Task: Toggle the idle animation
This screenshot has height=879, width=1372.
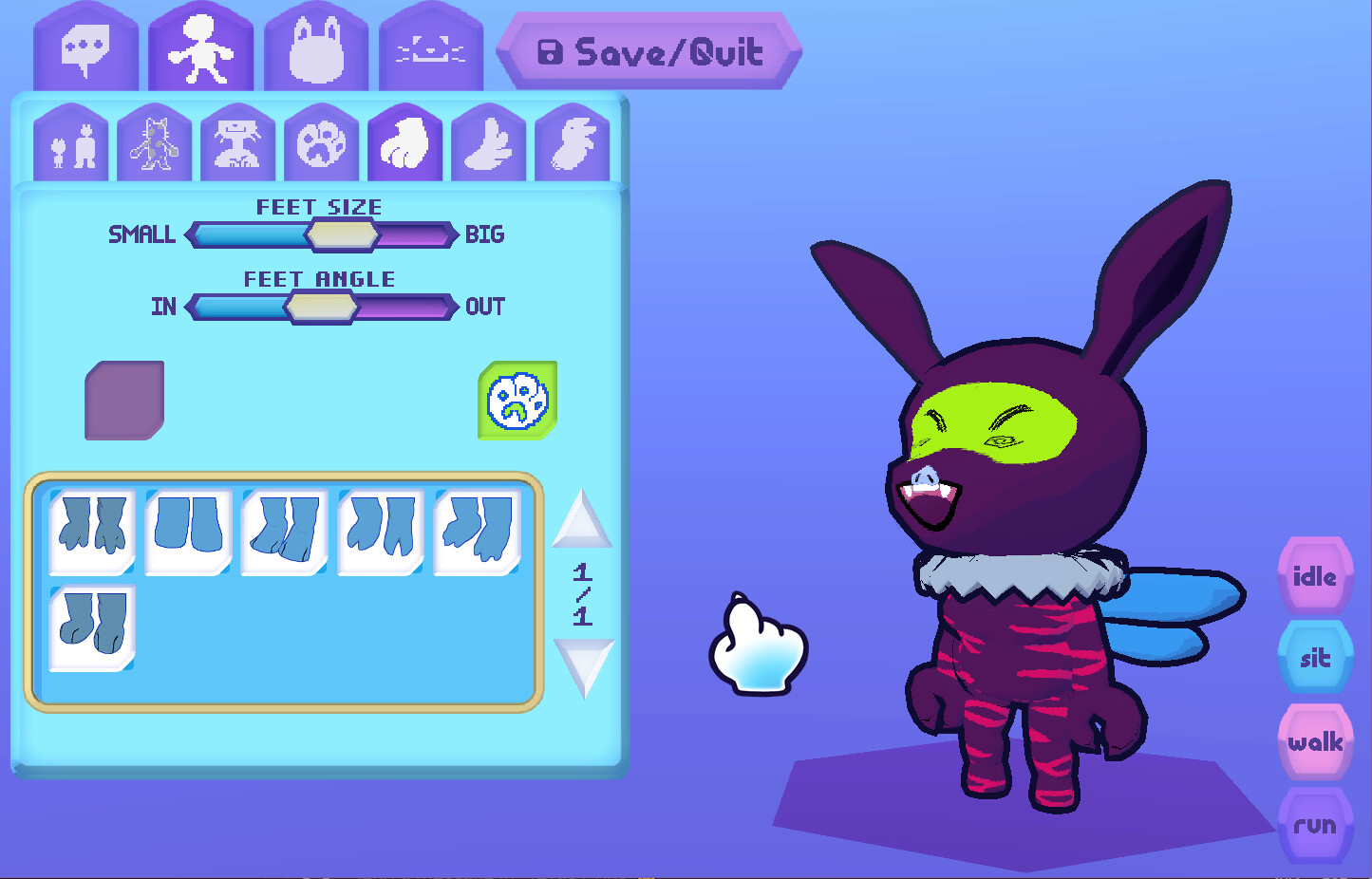Action: point(1315,574)
